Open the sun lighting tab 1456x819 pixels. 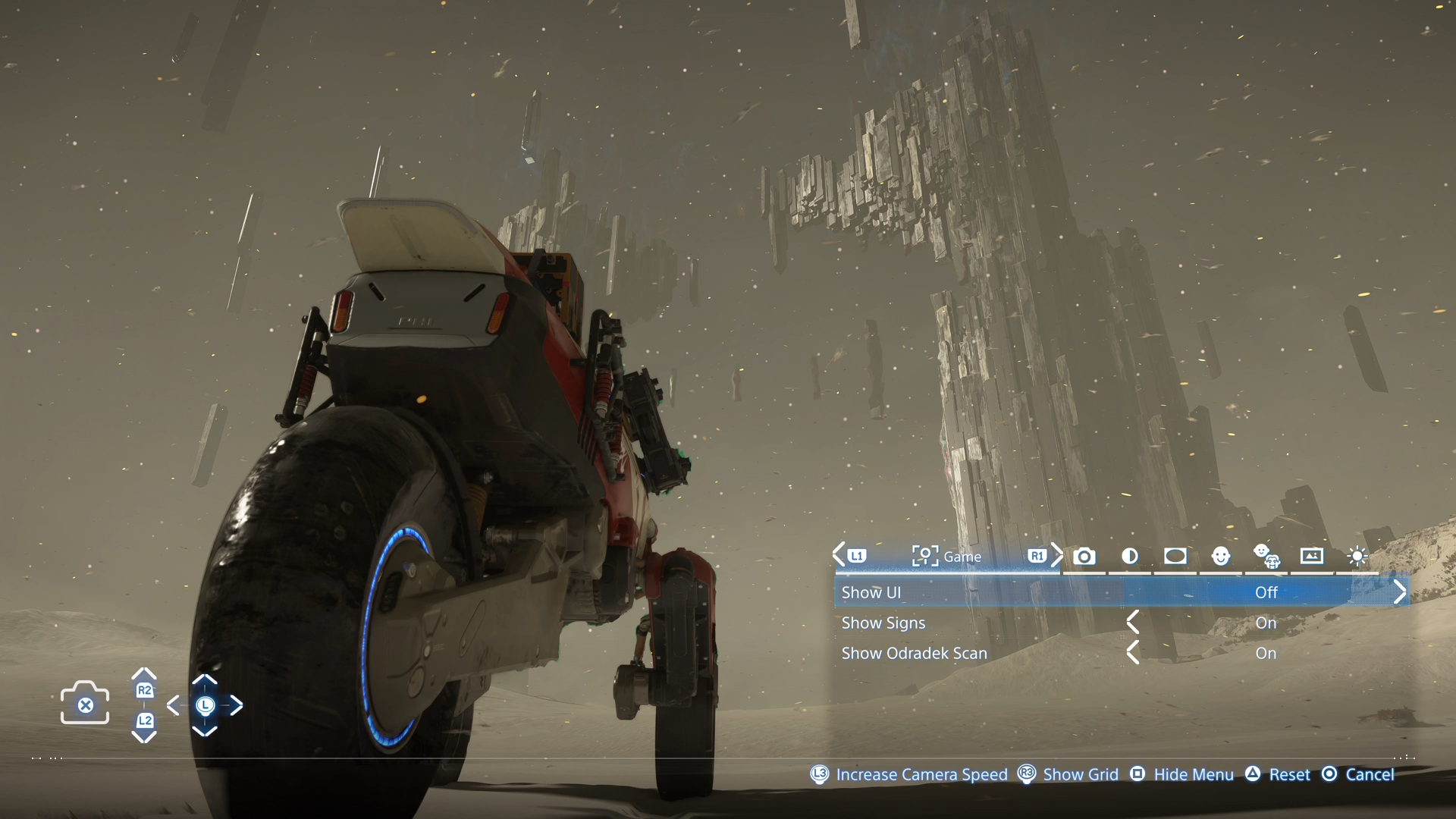[1357, 557]
